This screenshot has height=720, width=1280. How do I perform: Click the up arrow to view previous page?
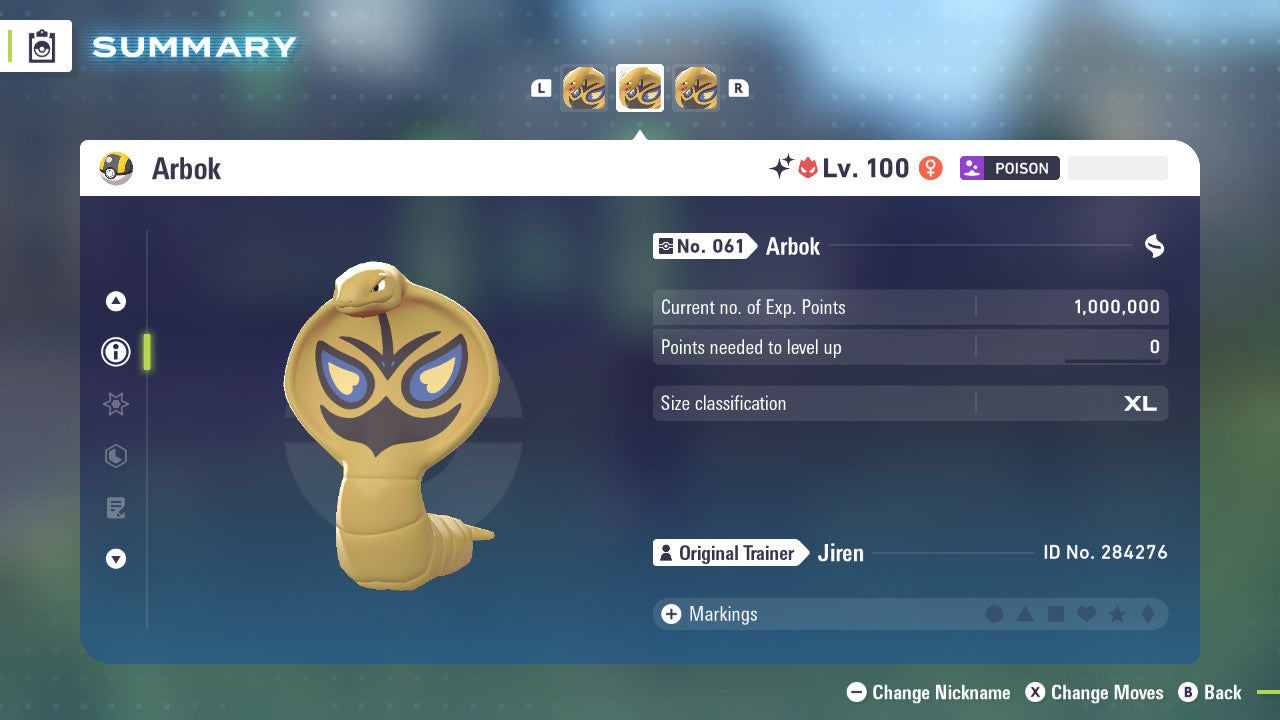(116, 300)
